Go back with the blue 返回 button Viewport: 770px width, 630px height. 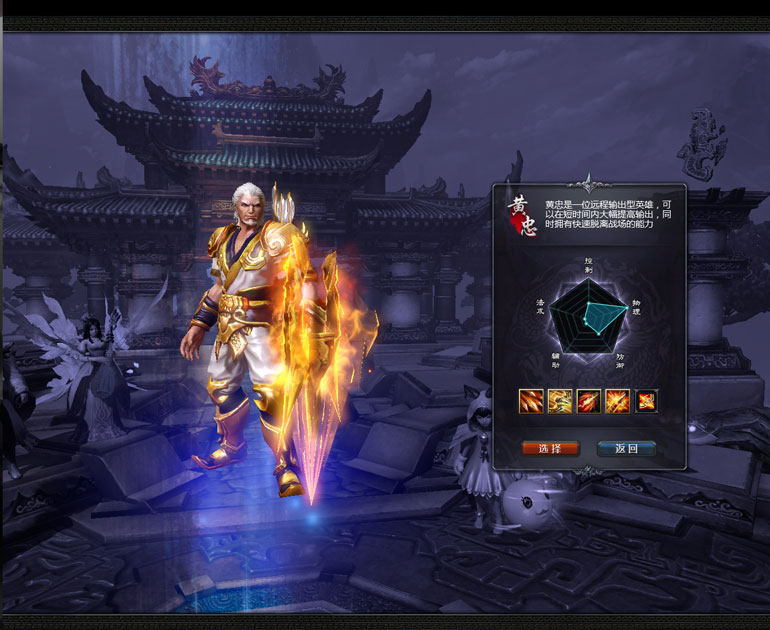[x=626, y=448]
